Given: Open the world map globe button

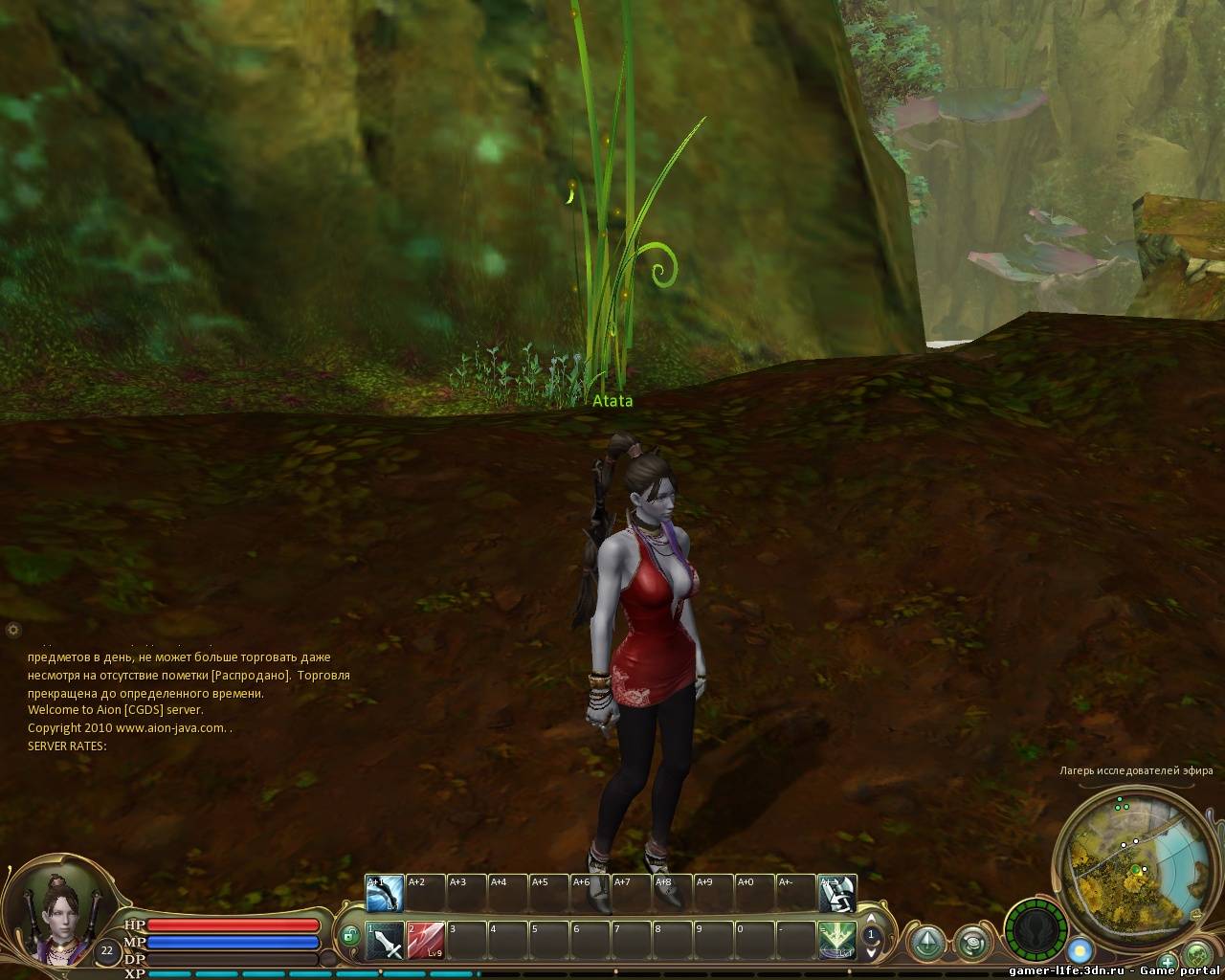Looking at the screenshot, I should pos(1198,955).
